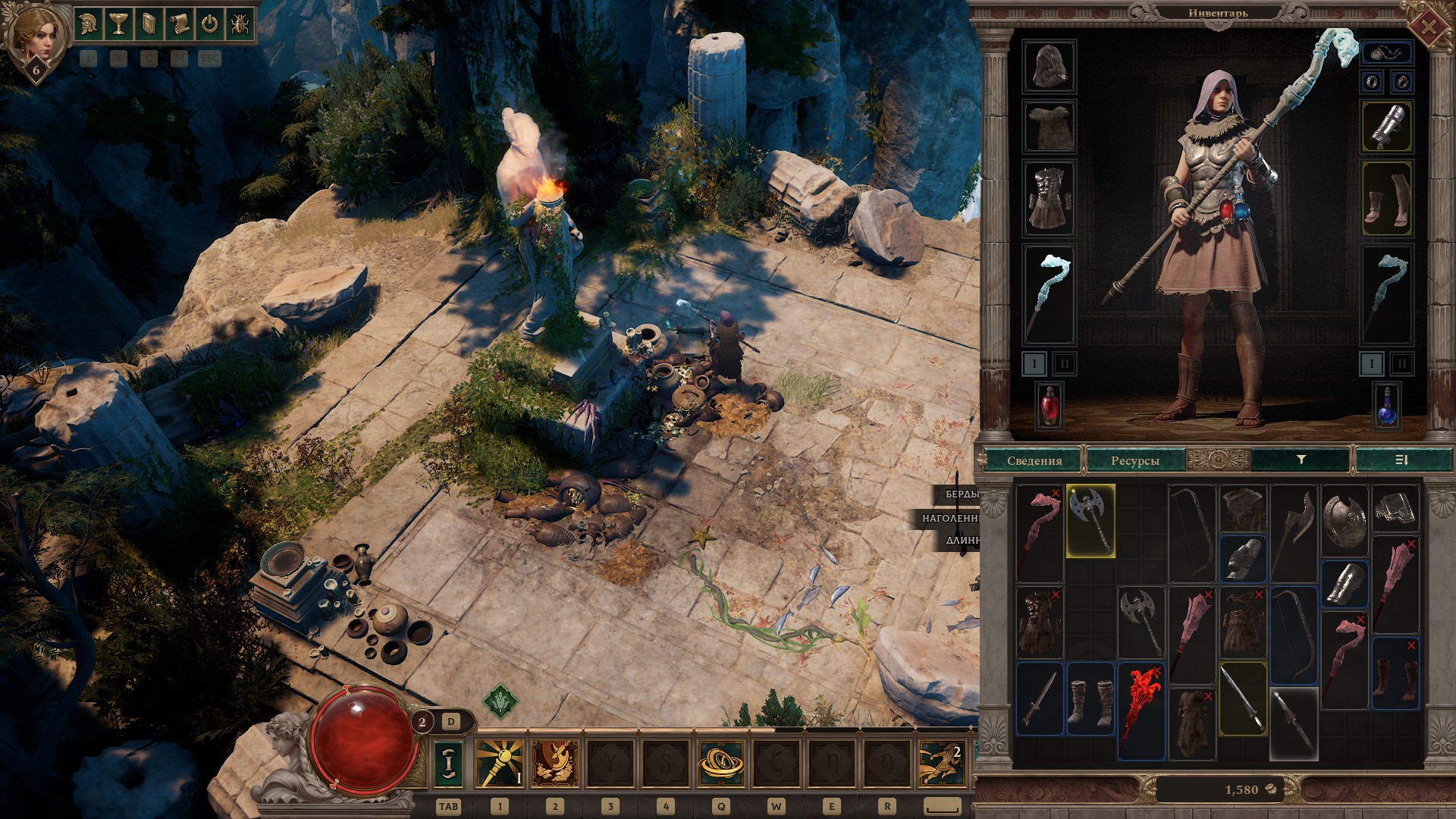The width and height of the screenshot is (1456, 819).
Task: Select the red health potion slot
Action: coord(1050,405)
